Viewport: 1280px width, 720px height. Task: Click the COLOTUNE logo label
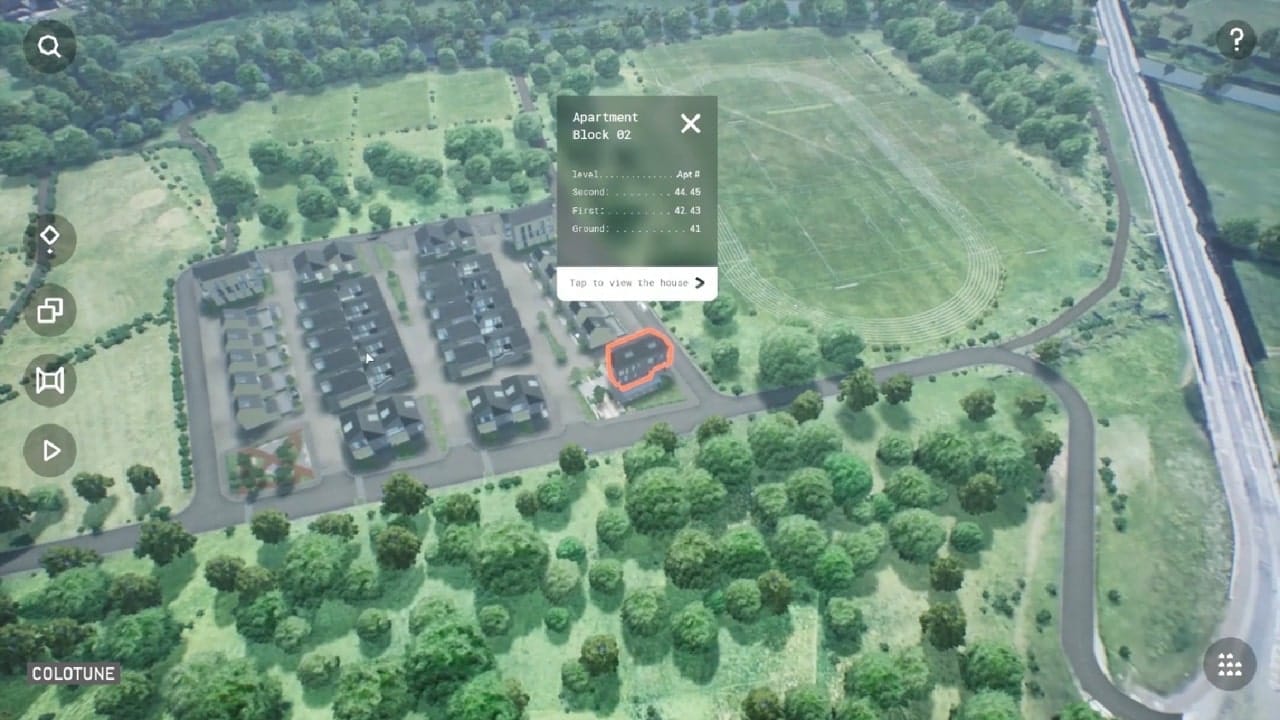click(74, 674)
